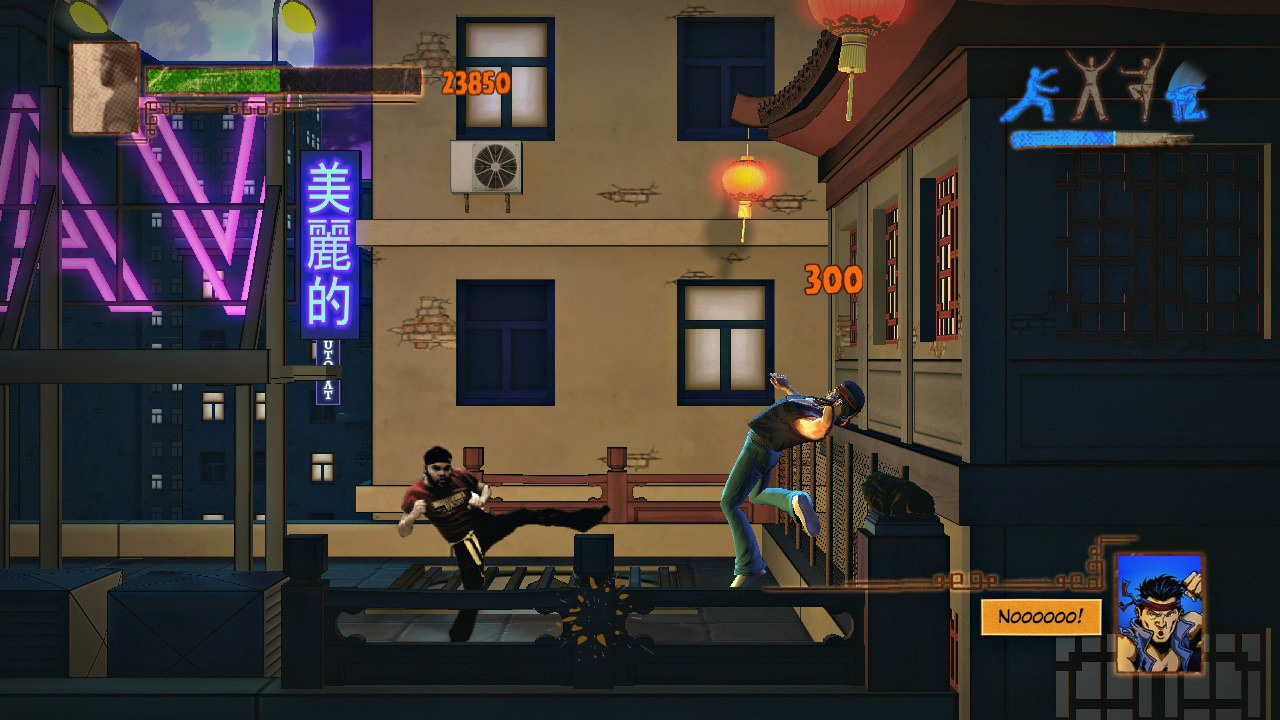Screen dimensions: 1280x720
Task: Select the crane-kick stance icon
Action: 1142,90
